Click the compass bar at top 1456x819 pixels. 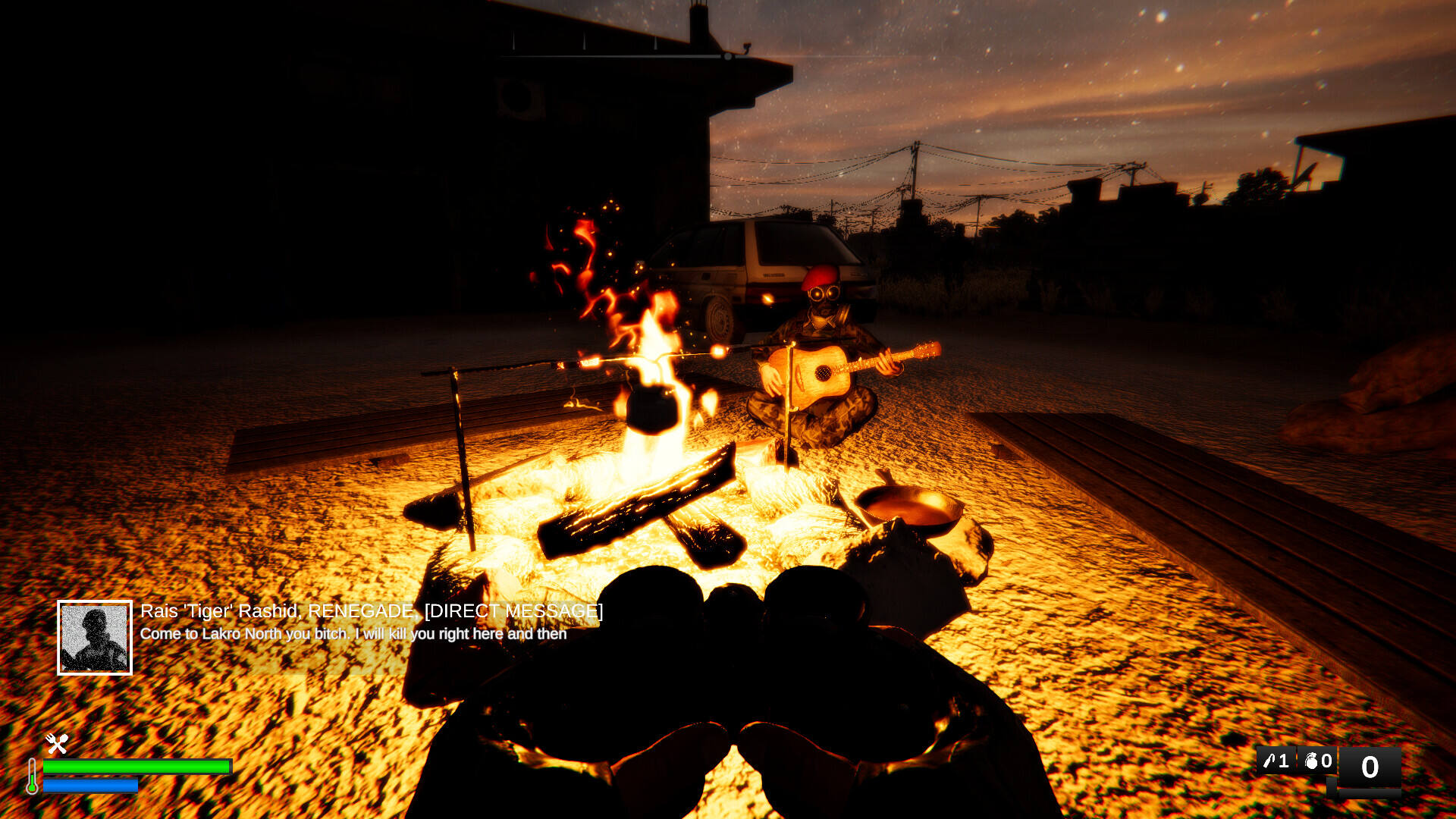point(616,55)
